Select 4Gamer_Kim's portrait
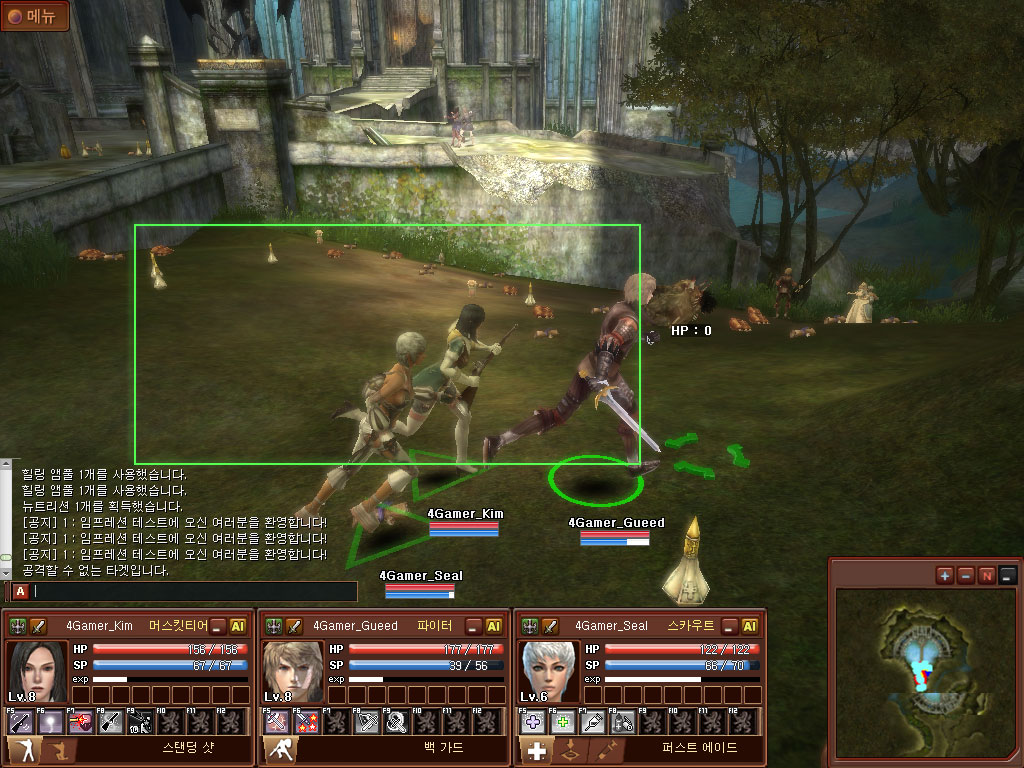This screenshot has width=1024, height=768. [x=37, y=671]
